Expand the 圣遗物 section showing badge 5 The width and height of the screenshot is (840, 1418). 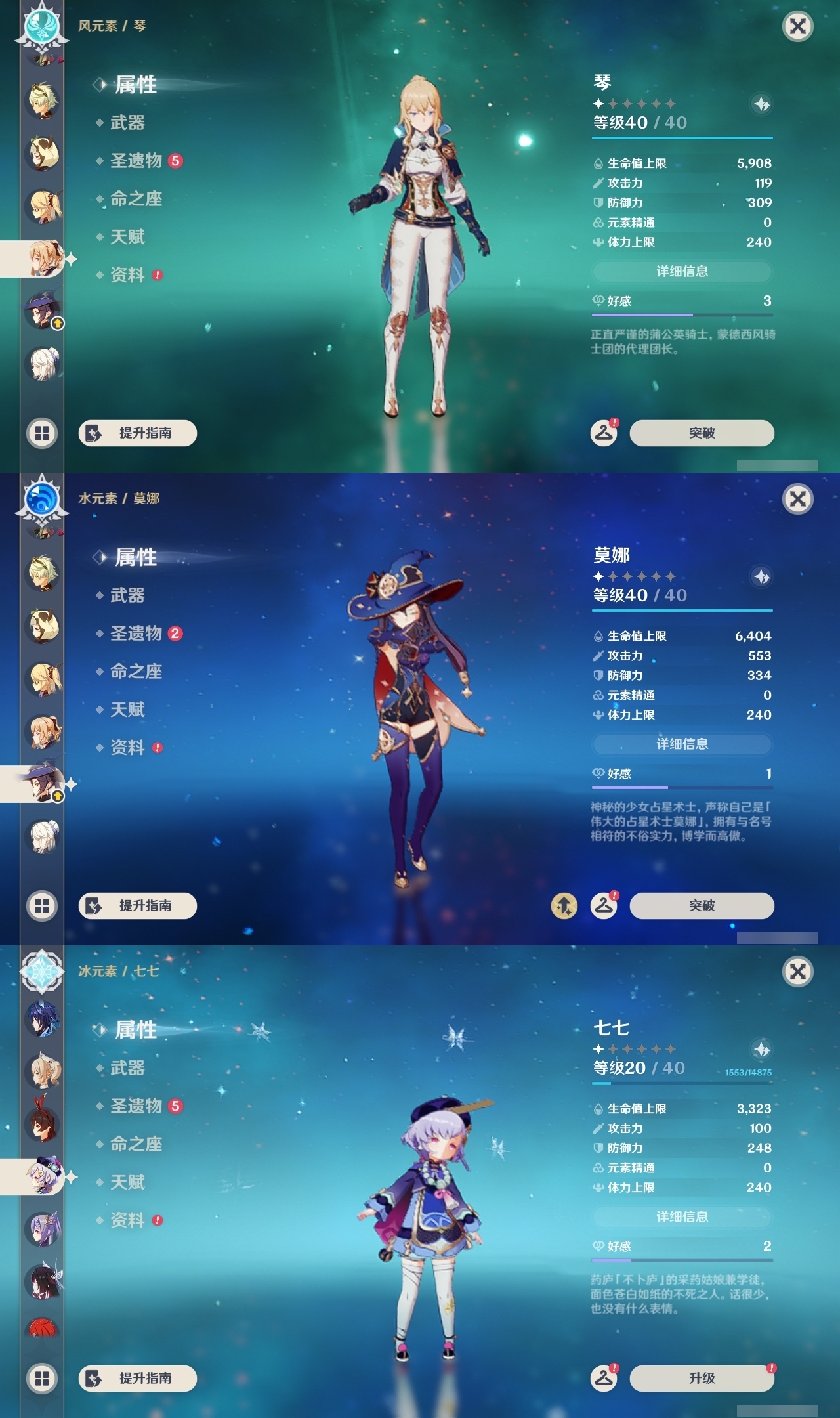point(135,159)
